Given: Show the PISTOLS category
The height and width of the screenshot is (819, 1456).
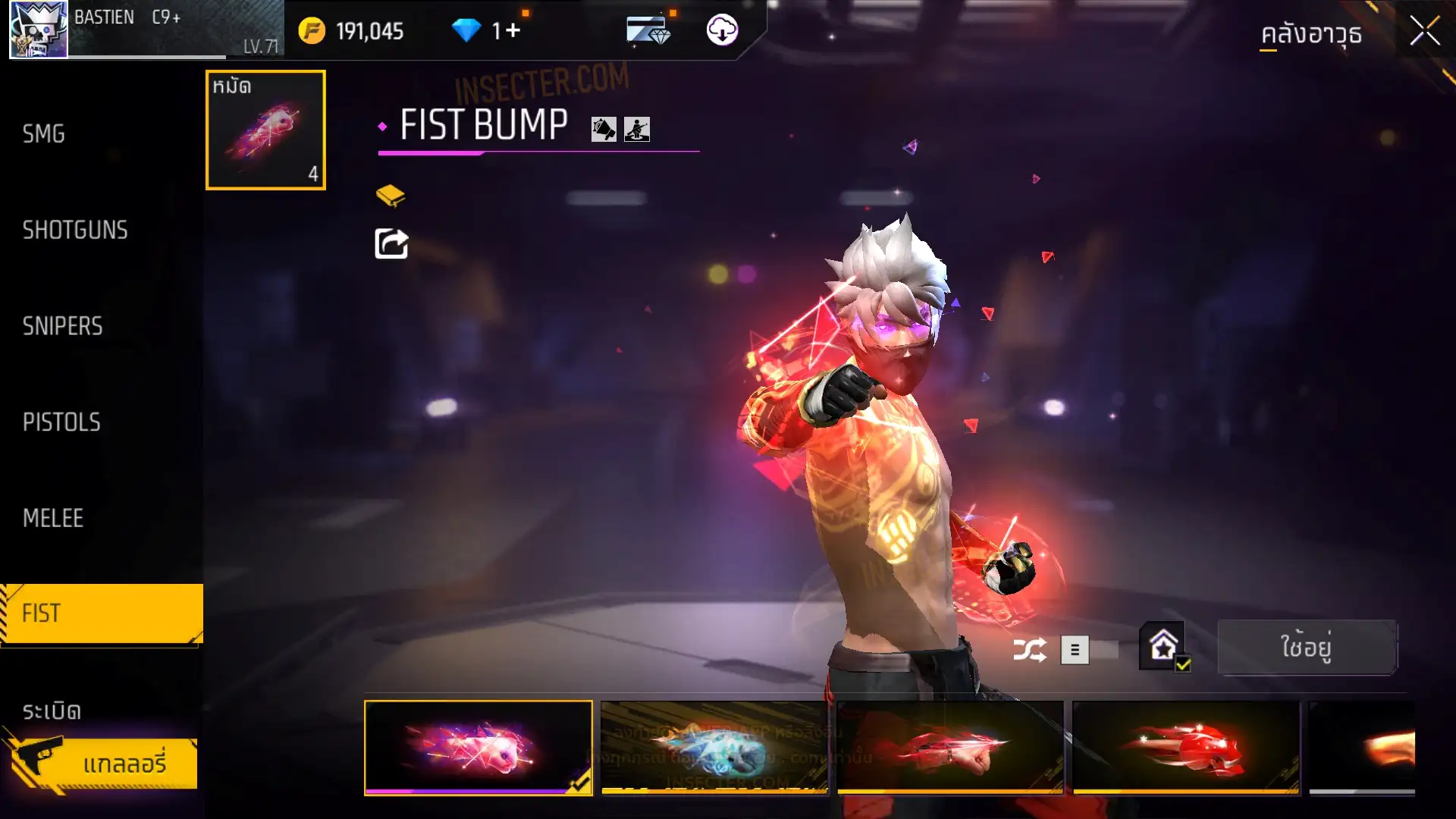Looking at the screenshot, I should [x=61, y=422].
